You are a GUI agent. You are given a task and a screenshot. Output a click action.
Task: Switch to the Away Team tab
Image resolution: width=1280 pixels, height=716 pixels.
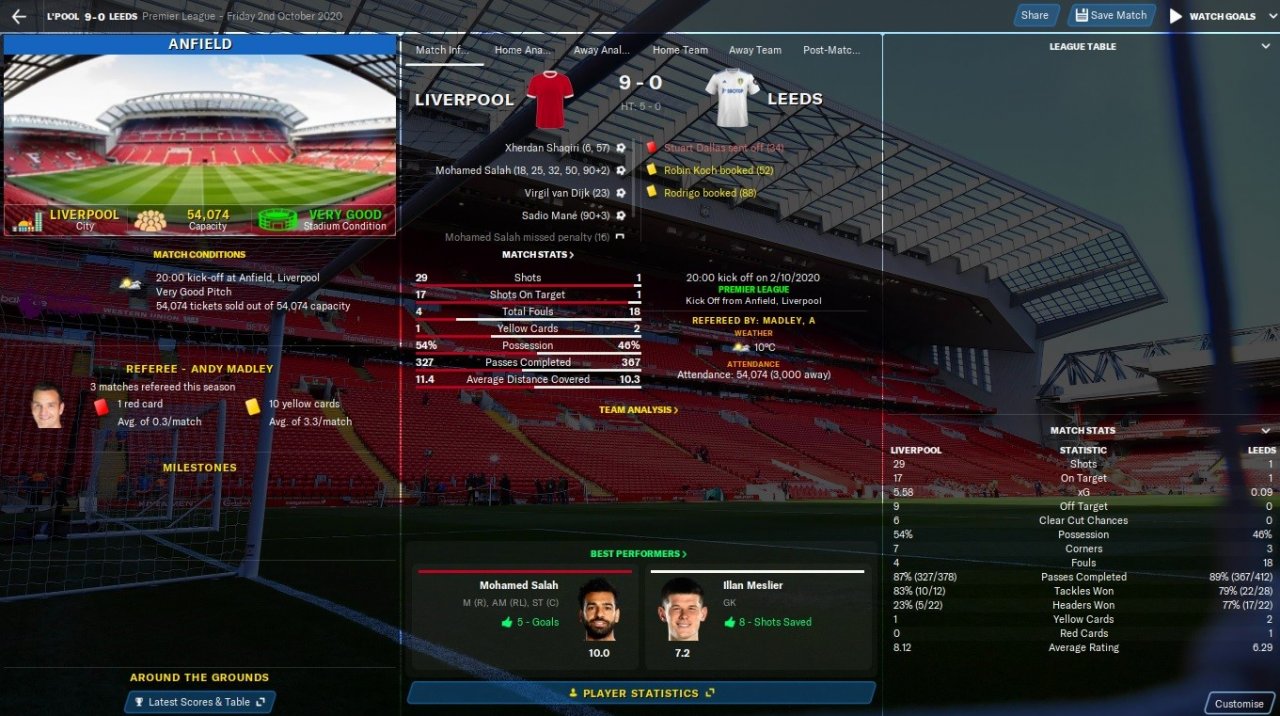tap(755, 50)
